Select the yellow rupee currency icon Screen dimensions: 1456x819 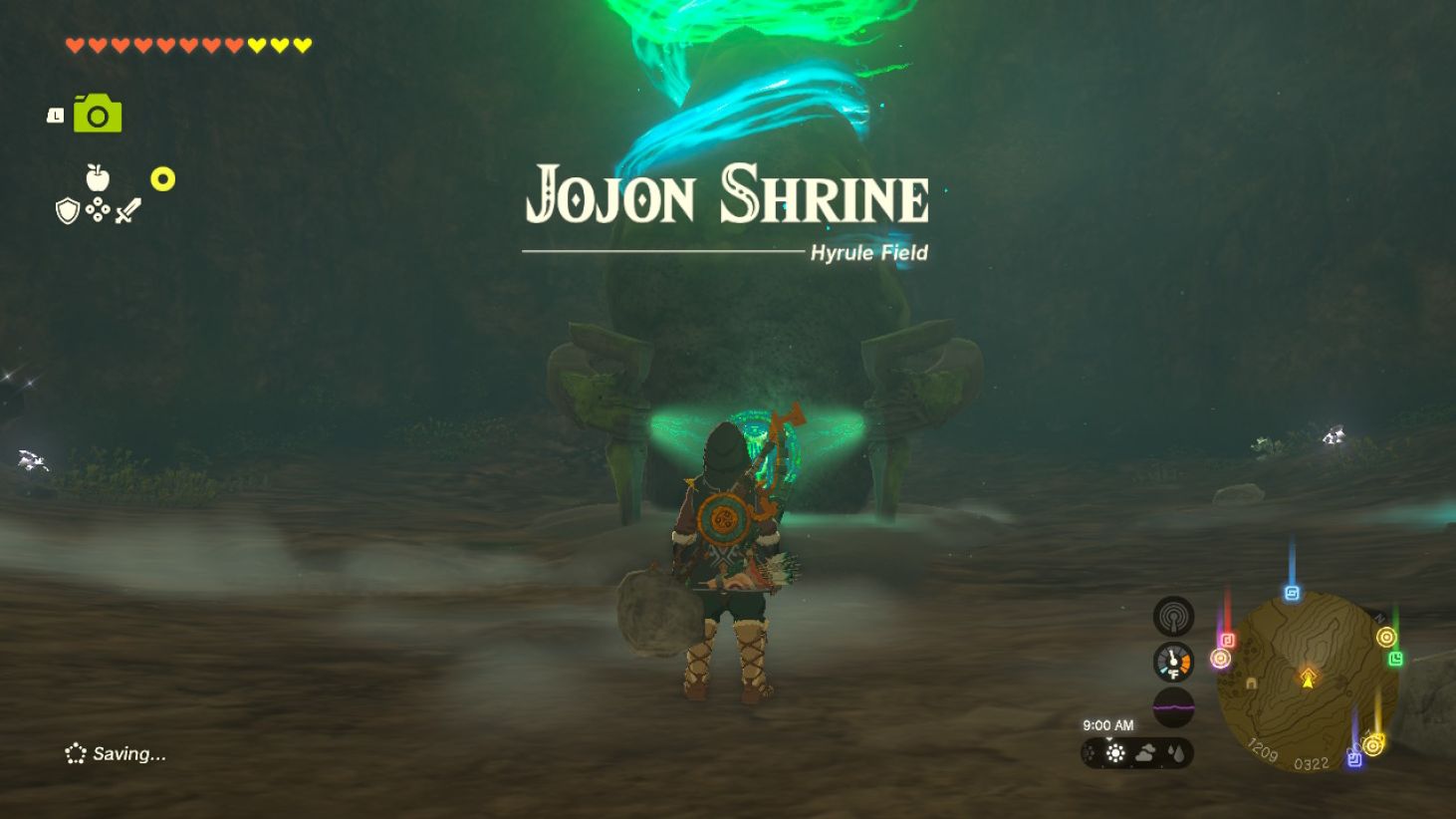tap(160, 180)
